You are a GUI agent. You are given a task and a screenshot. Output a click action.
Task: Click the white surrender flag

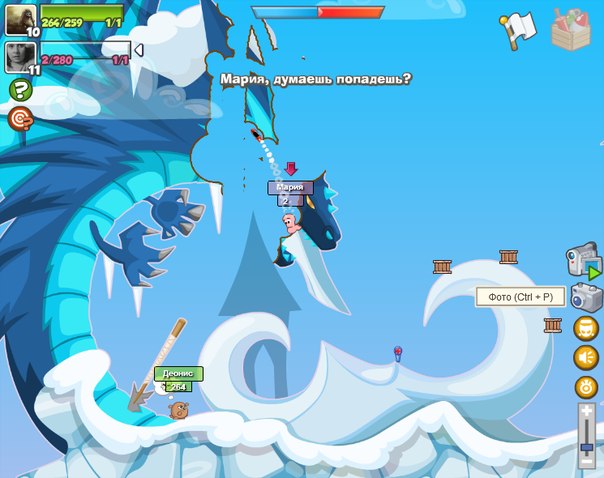tap(517, 29)
